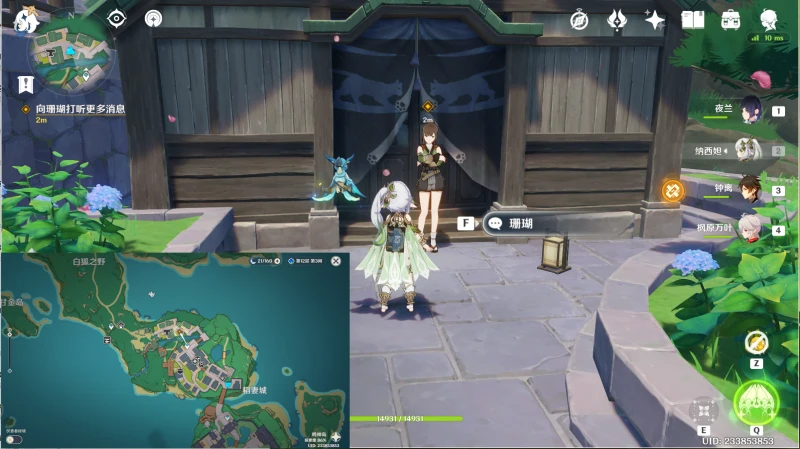Open the circular minimap

pyautogui.click(x=70, y=57)
